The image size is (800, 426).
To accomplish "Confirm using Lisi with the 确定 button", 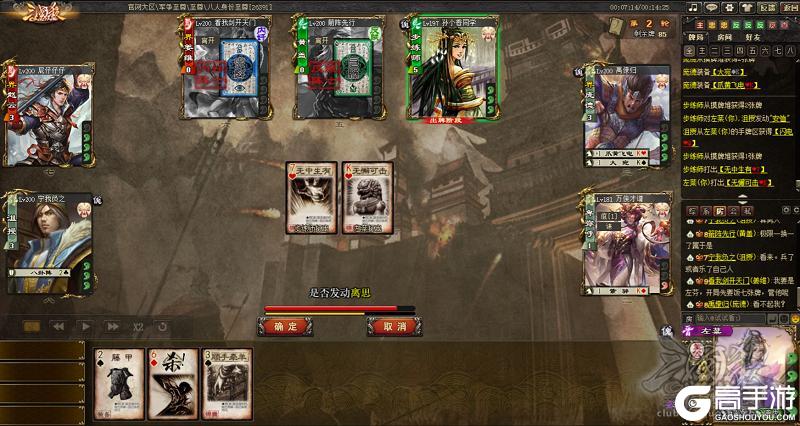I will (x=285, y=326).
